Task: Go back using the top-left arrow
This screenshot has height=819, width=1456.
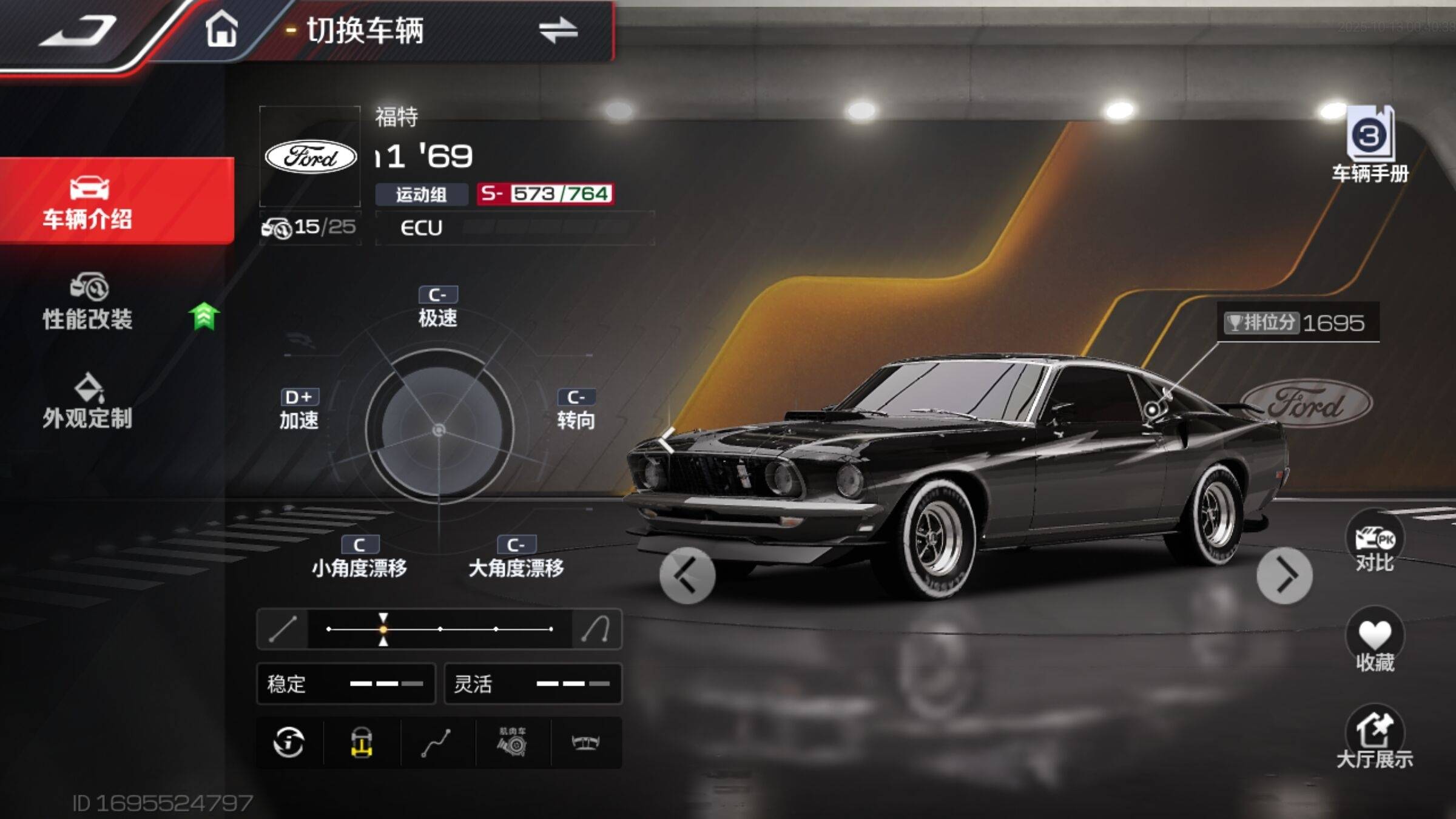Action: pos(78,32)
